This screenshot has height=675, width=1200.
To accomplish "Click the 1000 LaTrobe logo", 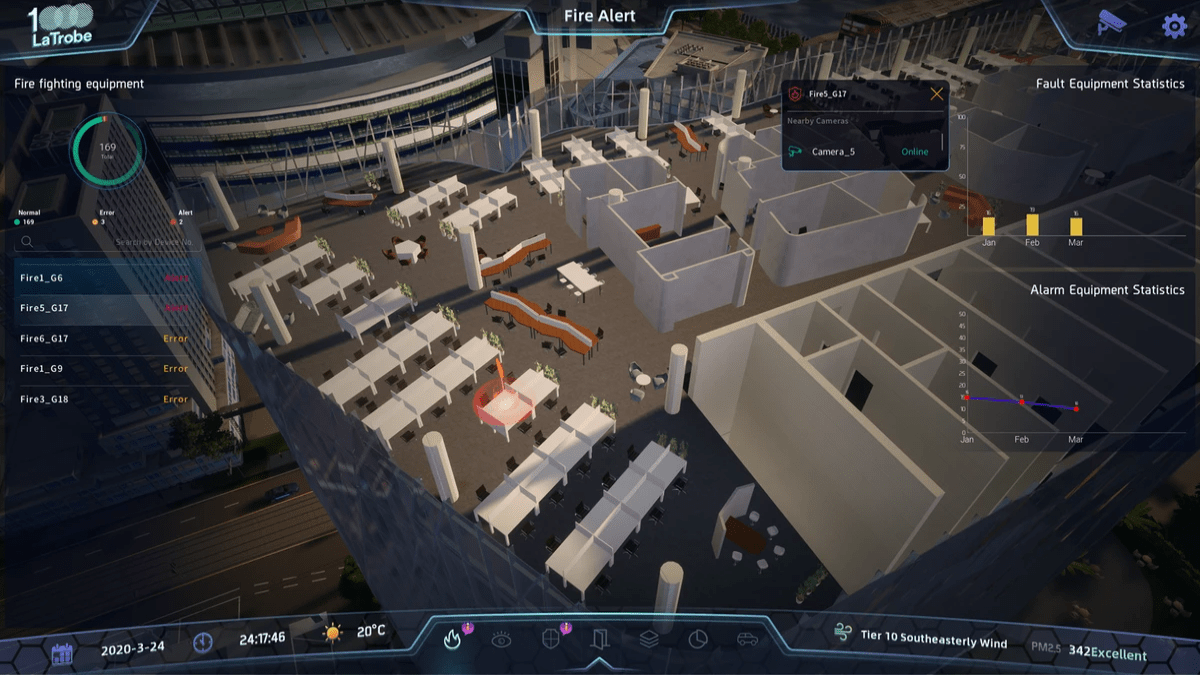I will (60, 25).
